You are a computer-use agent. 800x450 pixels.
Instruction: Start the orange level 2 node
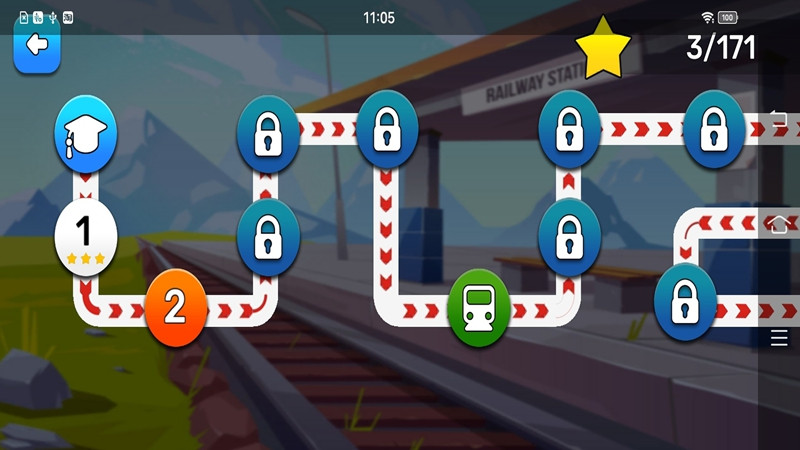pos(175,307)
